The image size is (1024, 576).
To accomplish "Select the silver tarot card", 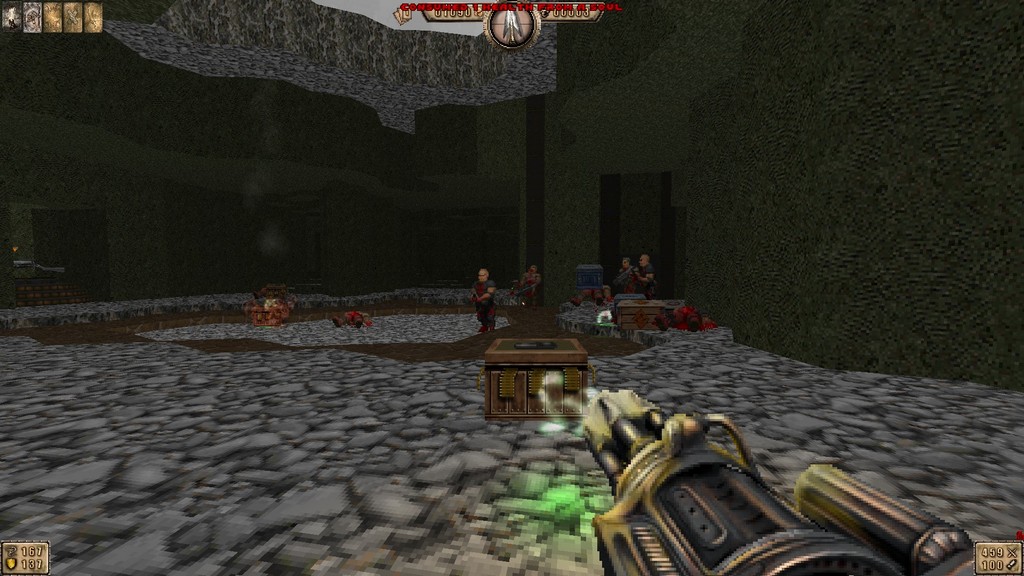I will tap(32, 16).
